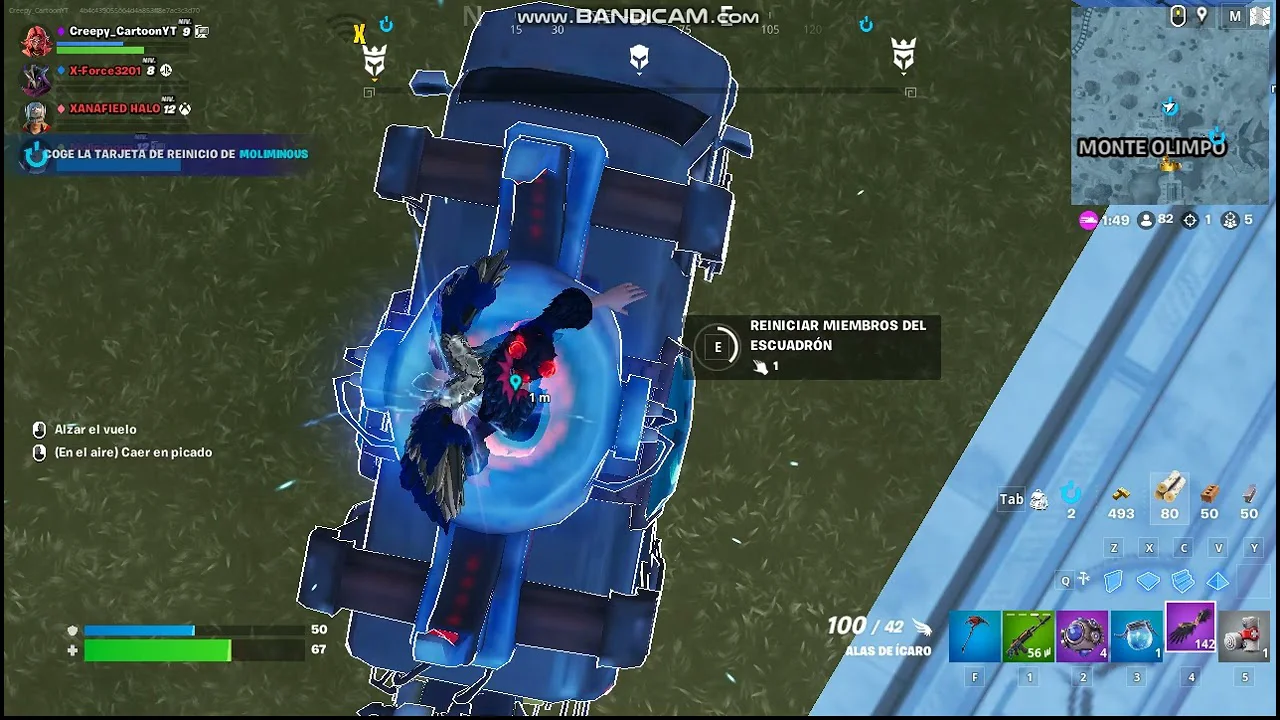The width and height of the screenshot is (1280, 720).
Task: Select the shield fish bowl slot
Action: point(1136,637)
